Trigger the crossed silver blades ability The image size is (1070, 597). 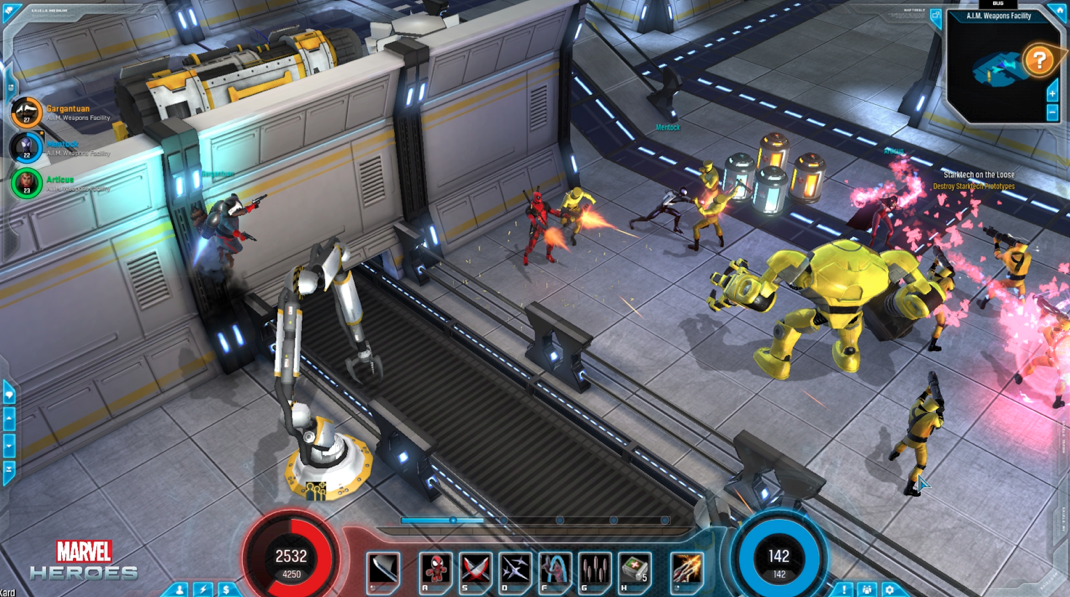pyautogui.click(x=515, y=570)
